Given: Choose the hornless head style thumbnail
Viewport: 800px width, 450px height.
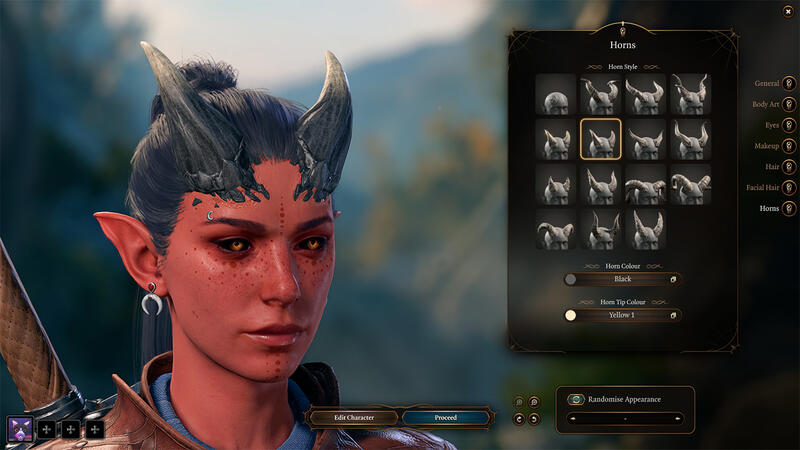Looking at the screenshot, I should (x=555, y=94).
